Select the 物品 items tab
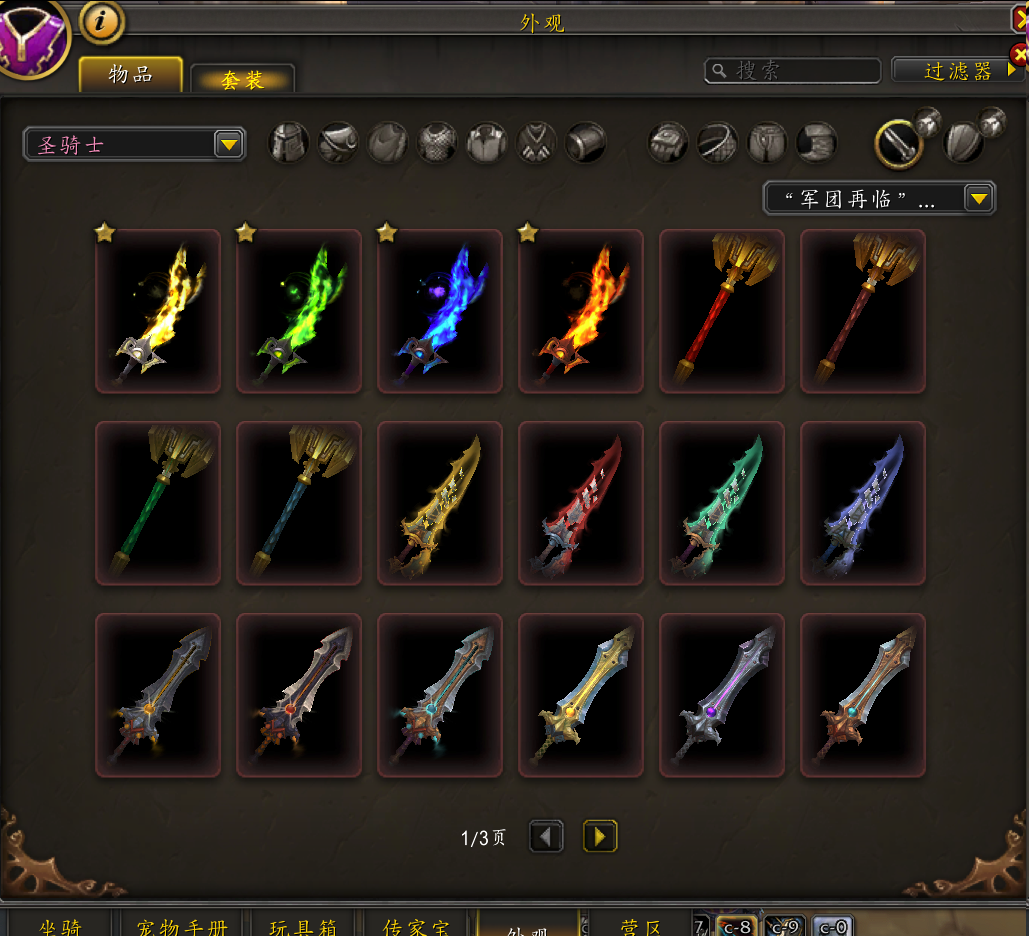Screen dimensions: 1029x936 pyautogui.click(x=131, y=74)
